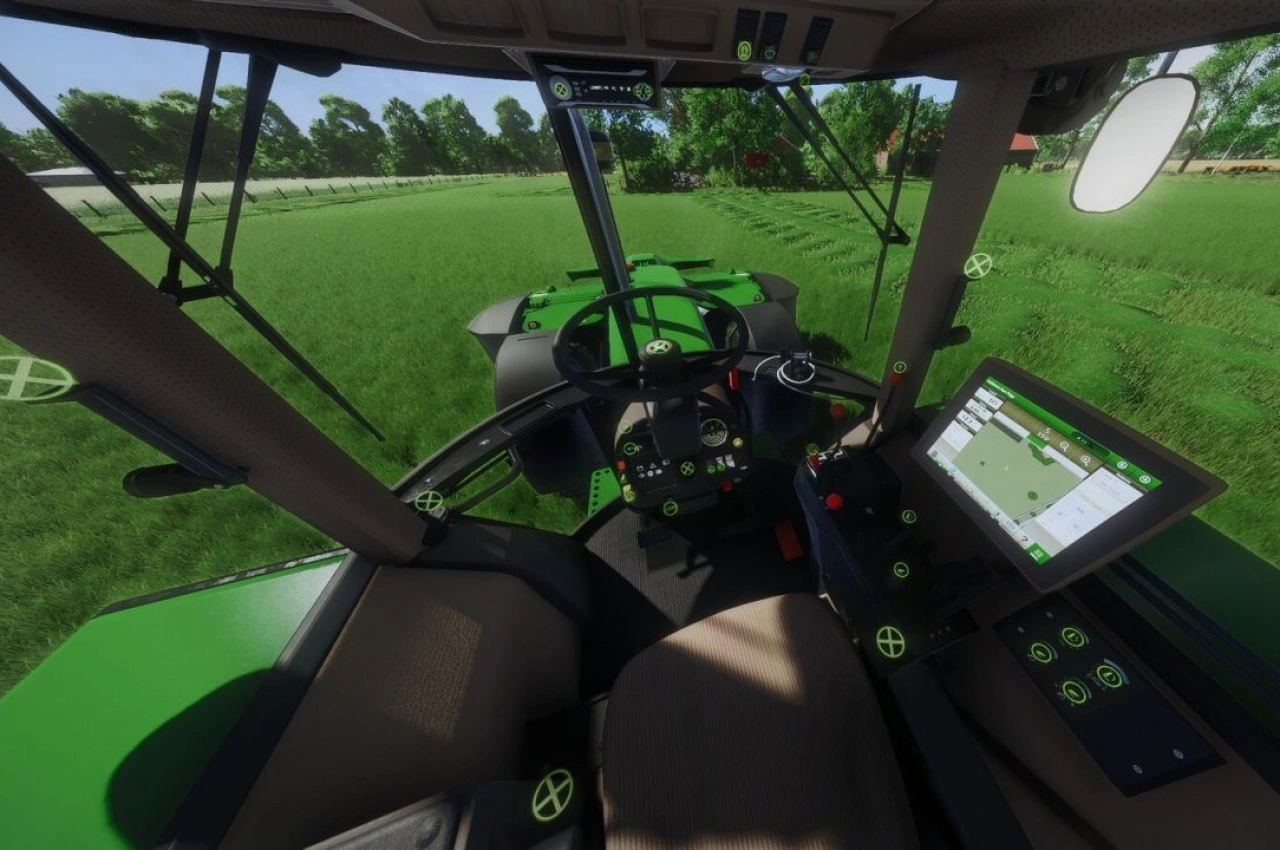Toggle the red engine stop button on the armrest
Viewport: 1280px width, 850px height.
click(833, 499)
